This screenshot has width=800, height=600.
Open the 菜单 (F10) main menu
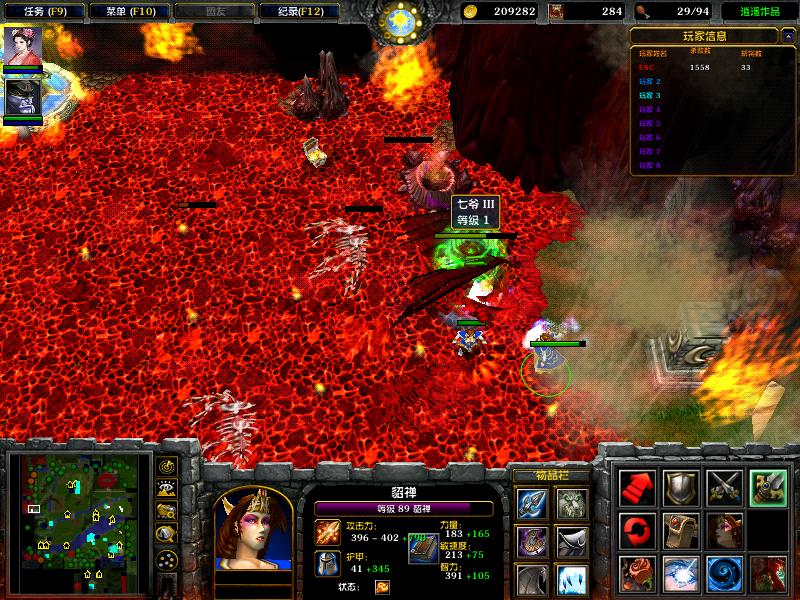(124, 12)
